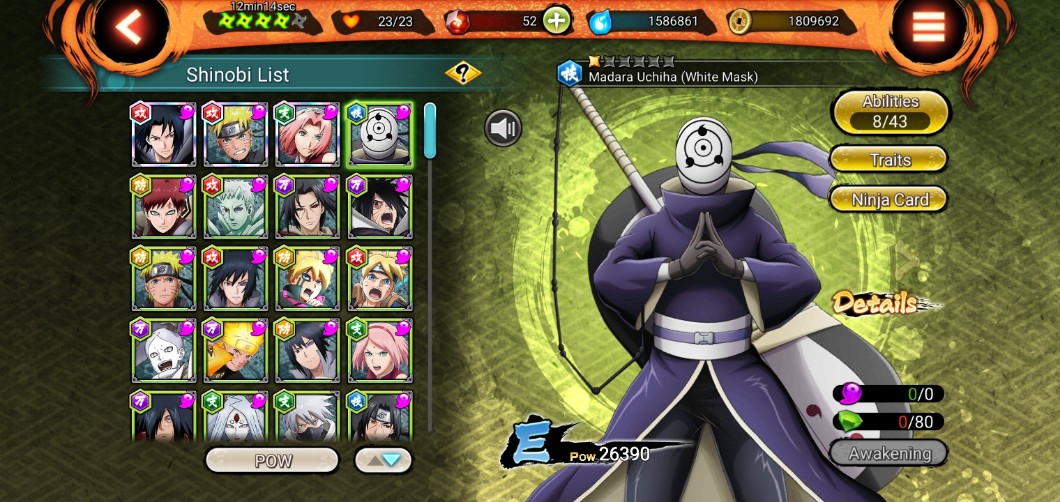Toggle sort order with the arrow button
This screenshot has width=1060, height=502.
(x=383, y=460)
